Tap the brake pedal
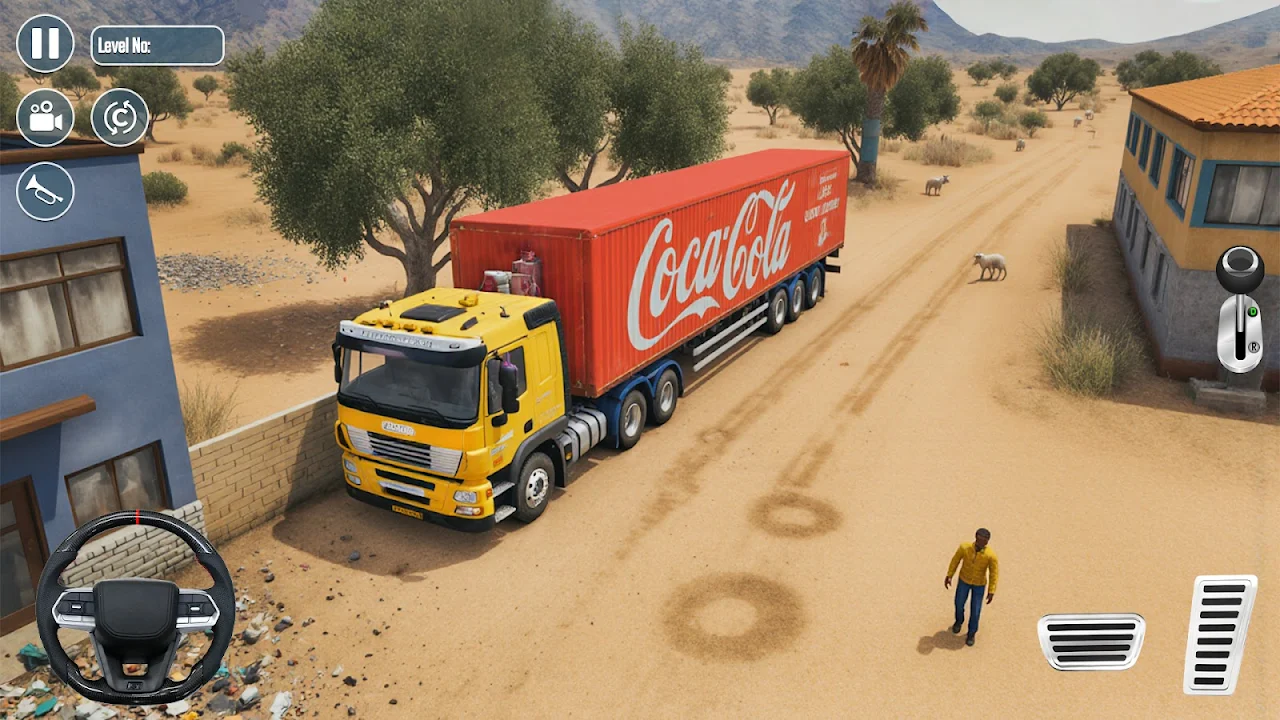The image size is (1280, 720). (1091, 641)
